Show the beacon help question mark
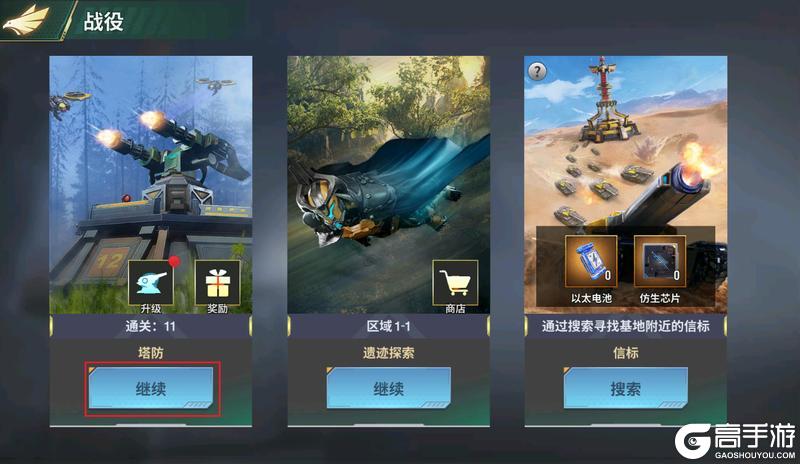 pyautogui.click(x=538, y=71)
